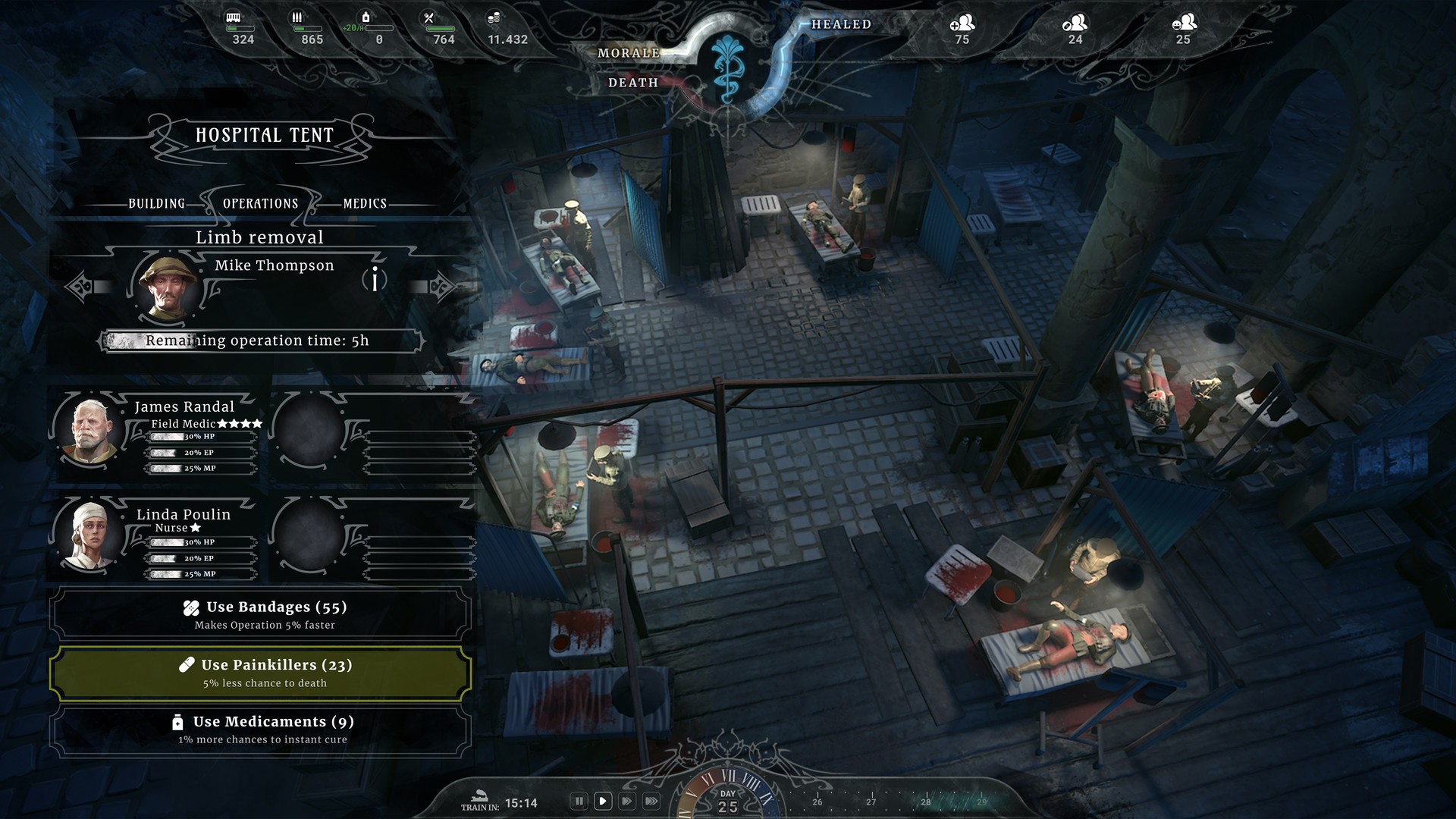The width and height of the screenshot is (1456, 819).
Task: Open info for Mike Thompson
Action: point(375,280)
